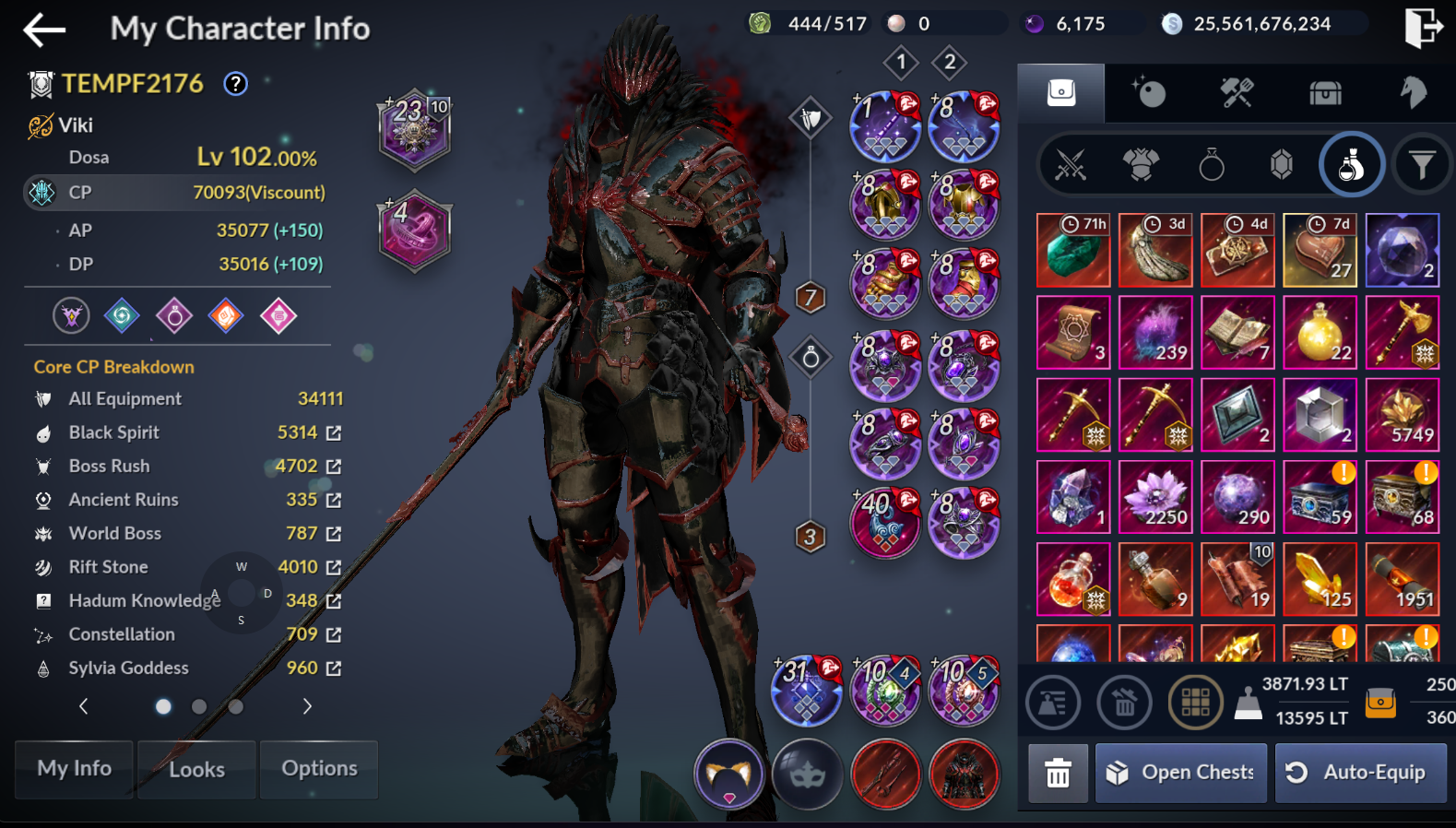The height and width of the screenshot is (828, 1456).
Task: Open the Rift Stone CP details link
Action: pyautogui.click(x=334, y=568)
